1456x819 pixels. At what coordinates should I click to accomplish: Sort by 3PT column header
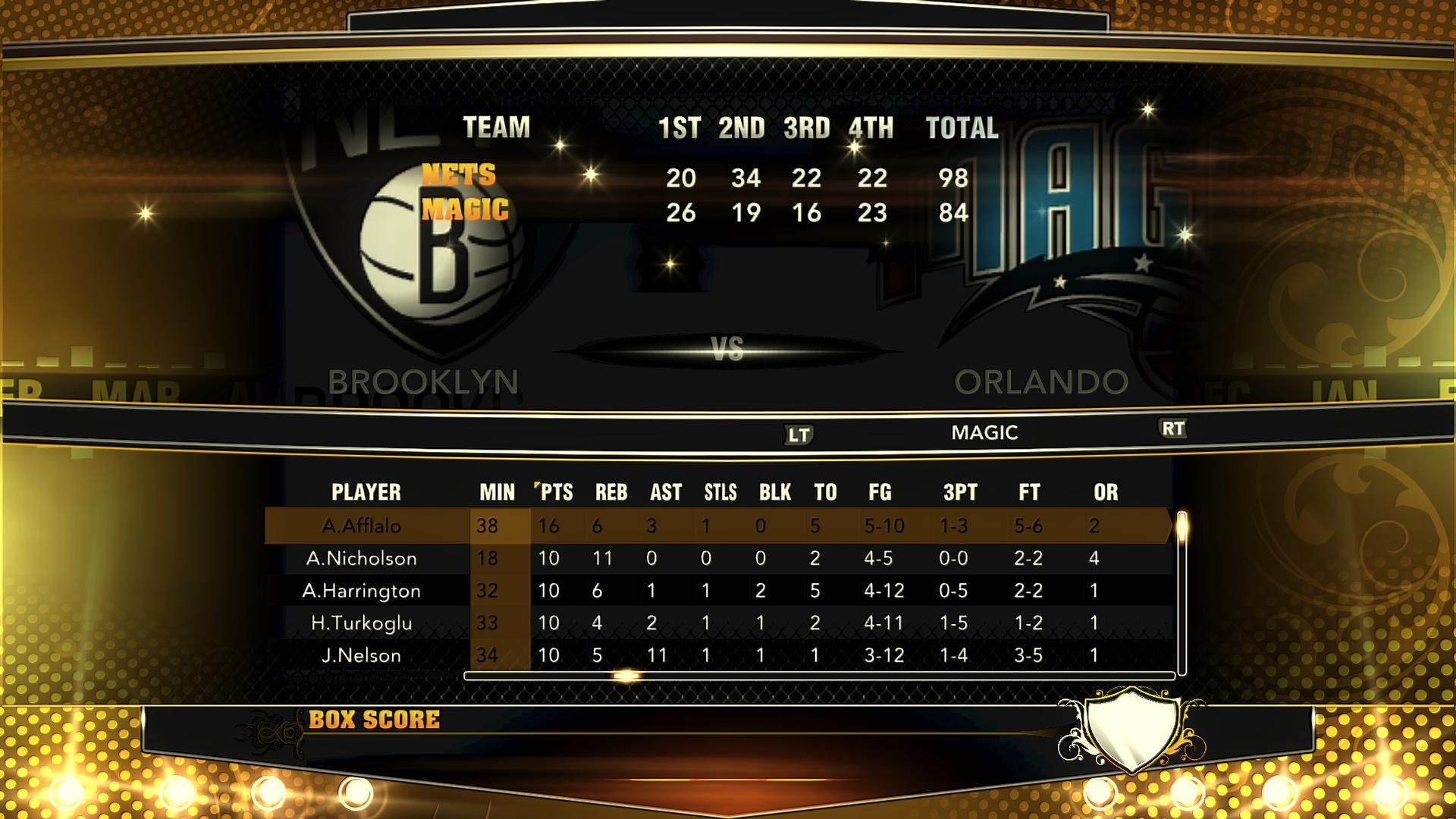point(959,492)
